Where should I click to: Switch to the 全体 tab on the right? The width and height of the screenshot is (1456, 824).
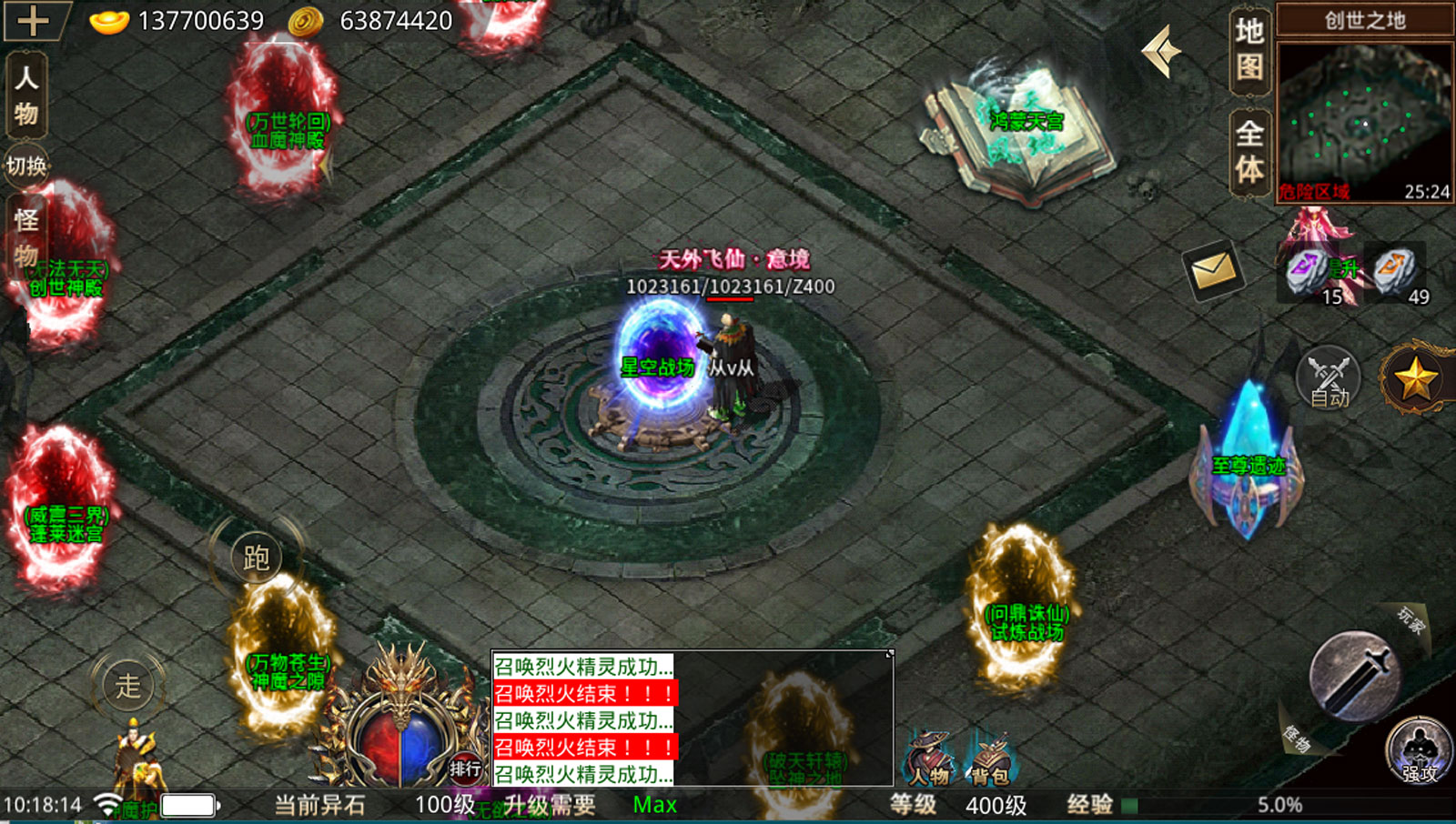pos(1248,148)
